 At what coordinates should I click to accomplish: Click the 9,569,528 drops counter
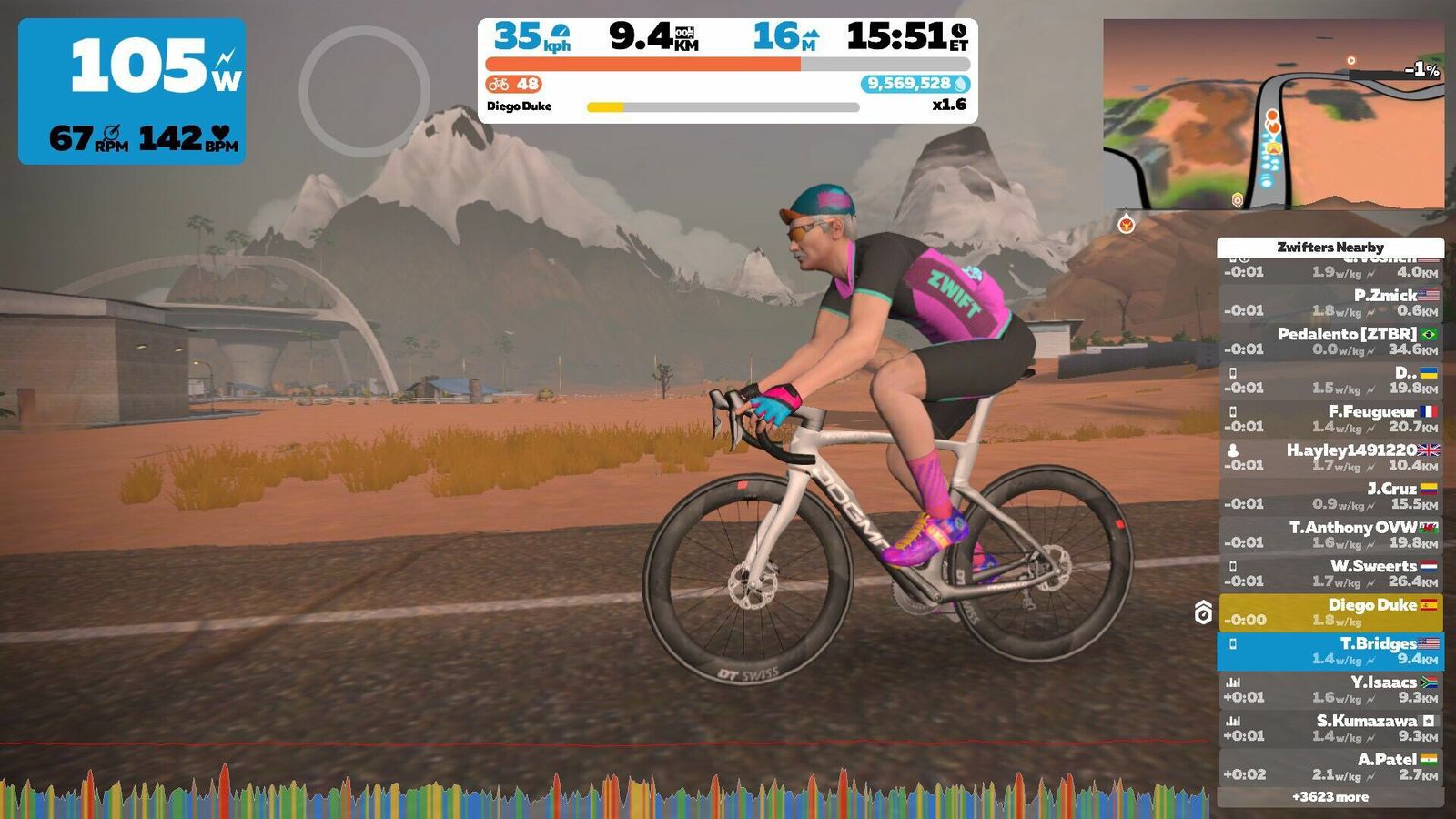(x=915, y=84)
